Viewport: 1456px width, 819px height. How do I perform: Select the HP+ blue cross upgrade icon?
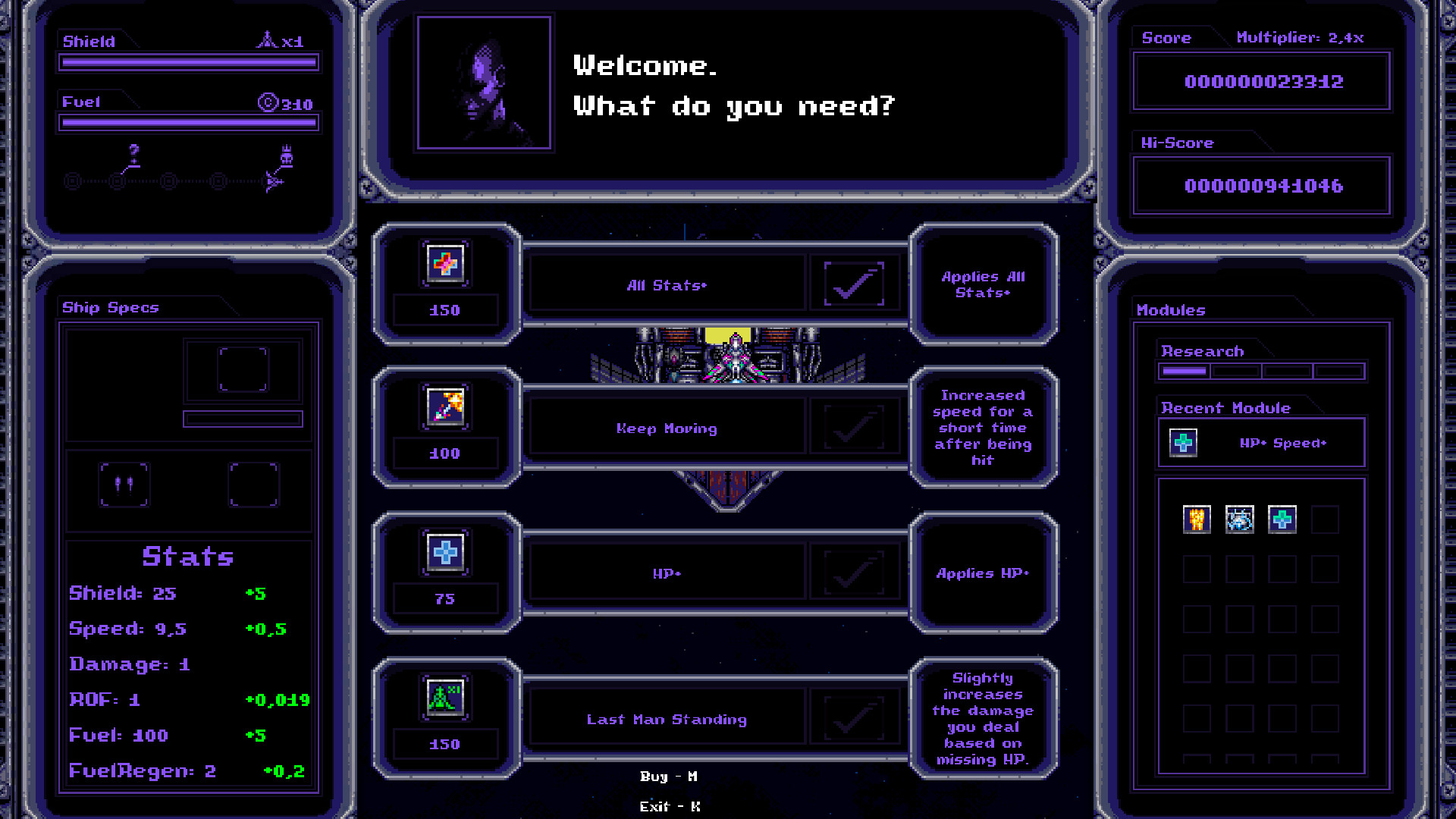pos(445,553)
